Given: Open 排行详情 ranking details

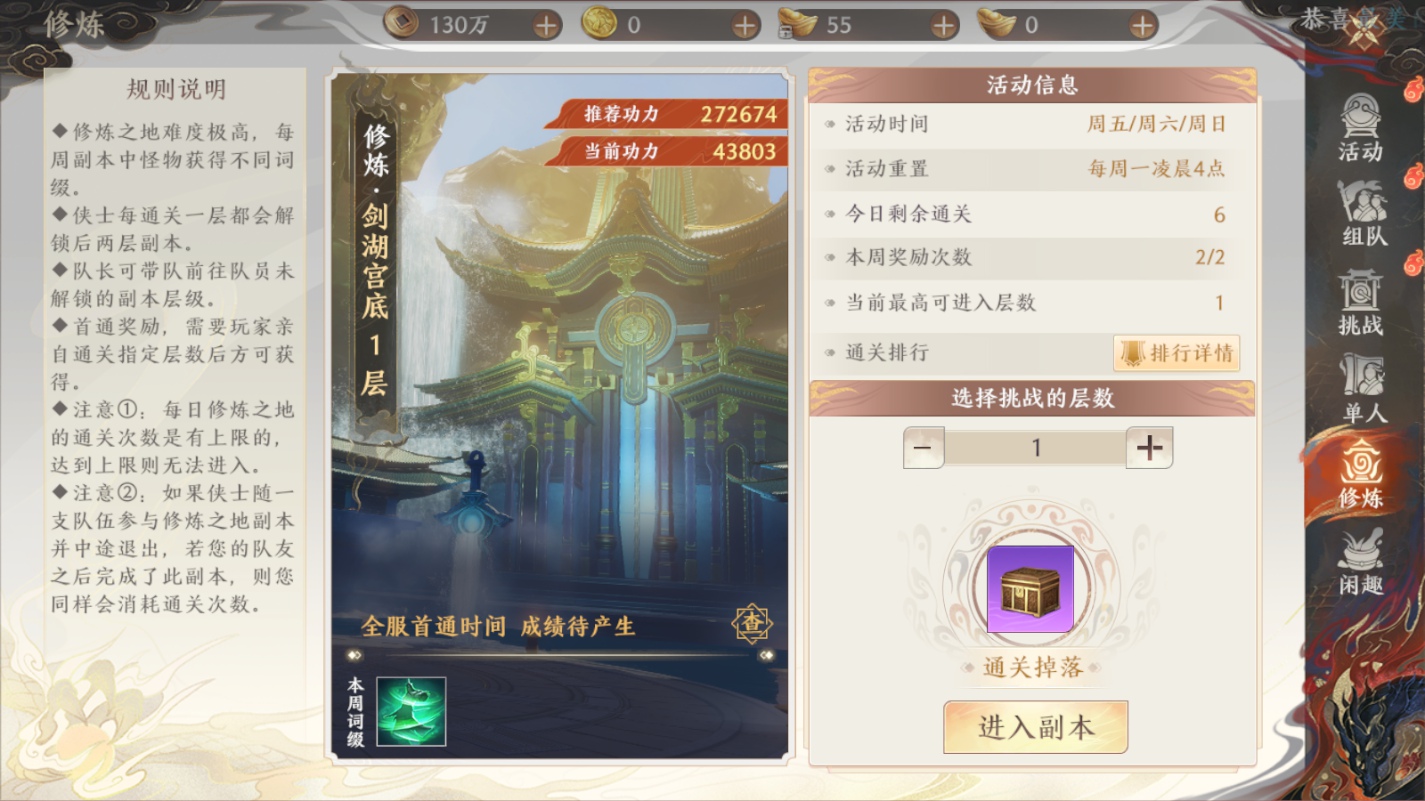Looking at the screenshot, I should point(1176,353).
